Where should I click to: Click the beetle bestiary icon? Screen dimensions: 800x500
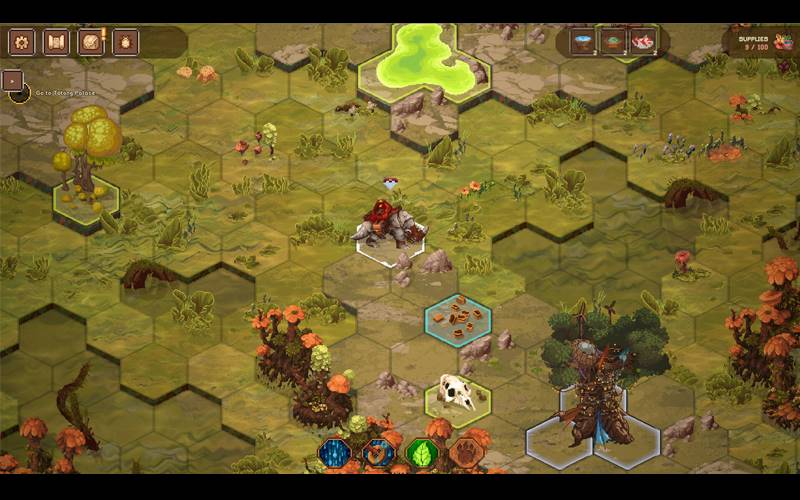(125, 42)
